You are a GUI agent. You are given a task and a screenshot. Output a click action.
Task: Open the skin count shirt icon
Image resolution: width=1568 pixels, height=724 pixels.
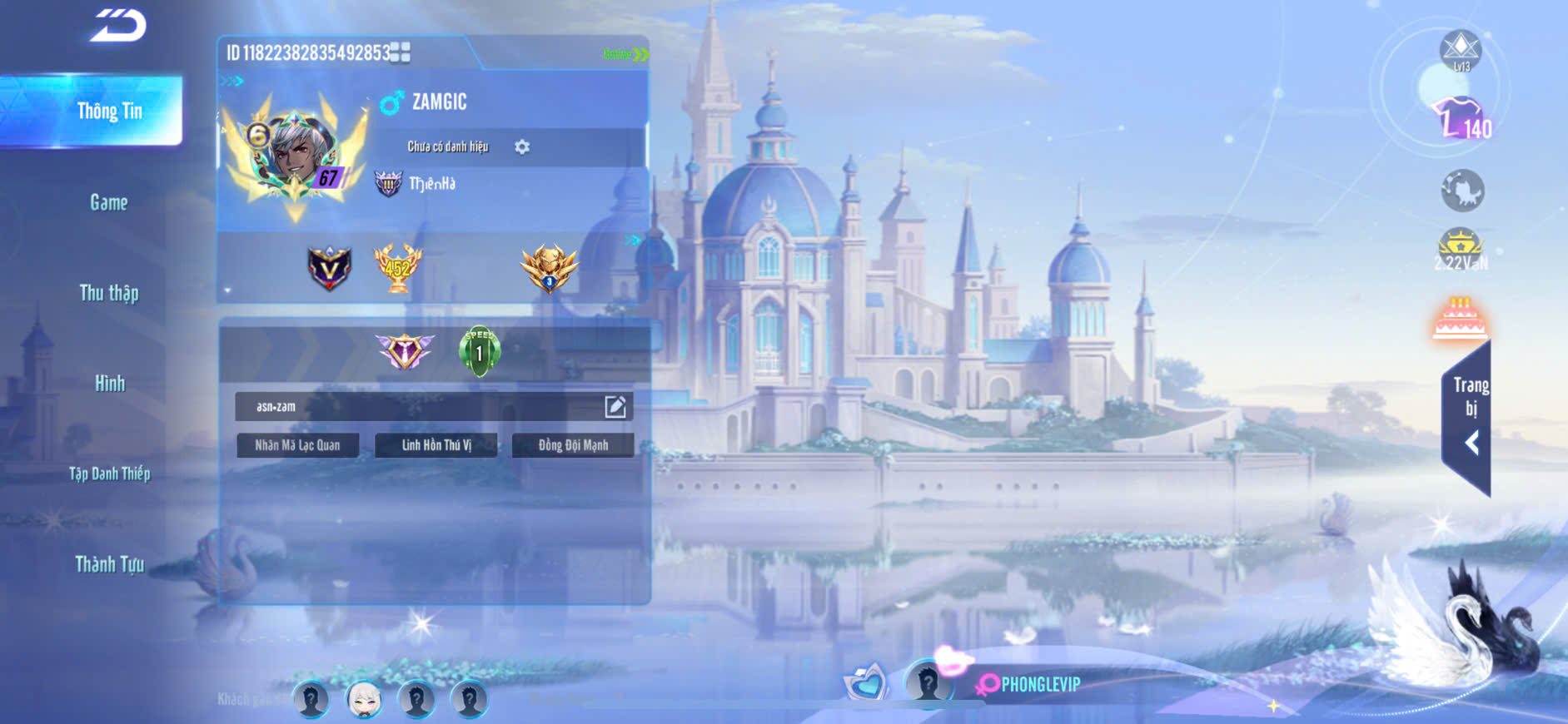(x=1461, y=118)
